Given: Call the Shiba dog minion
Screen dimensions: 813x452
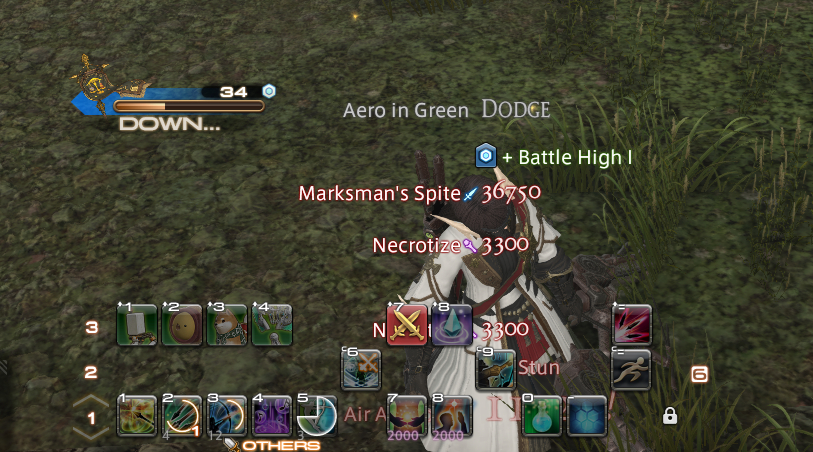Looking at the screenshot, I should (226, 326).
